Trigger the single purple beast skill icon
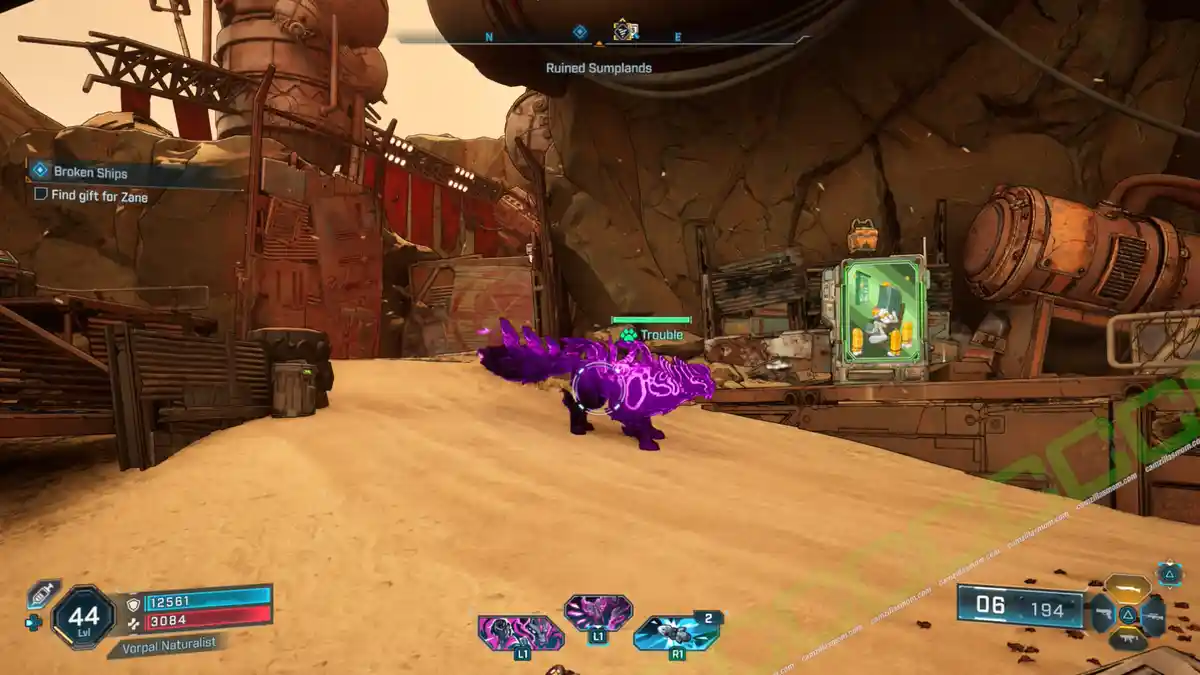The height and width of the screenshot is (675, 1200). tap(598, 612)
